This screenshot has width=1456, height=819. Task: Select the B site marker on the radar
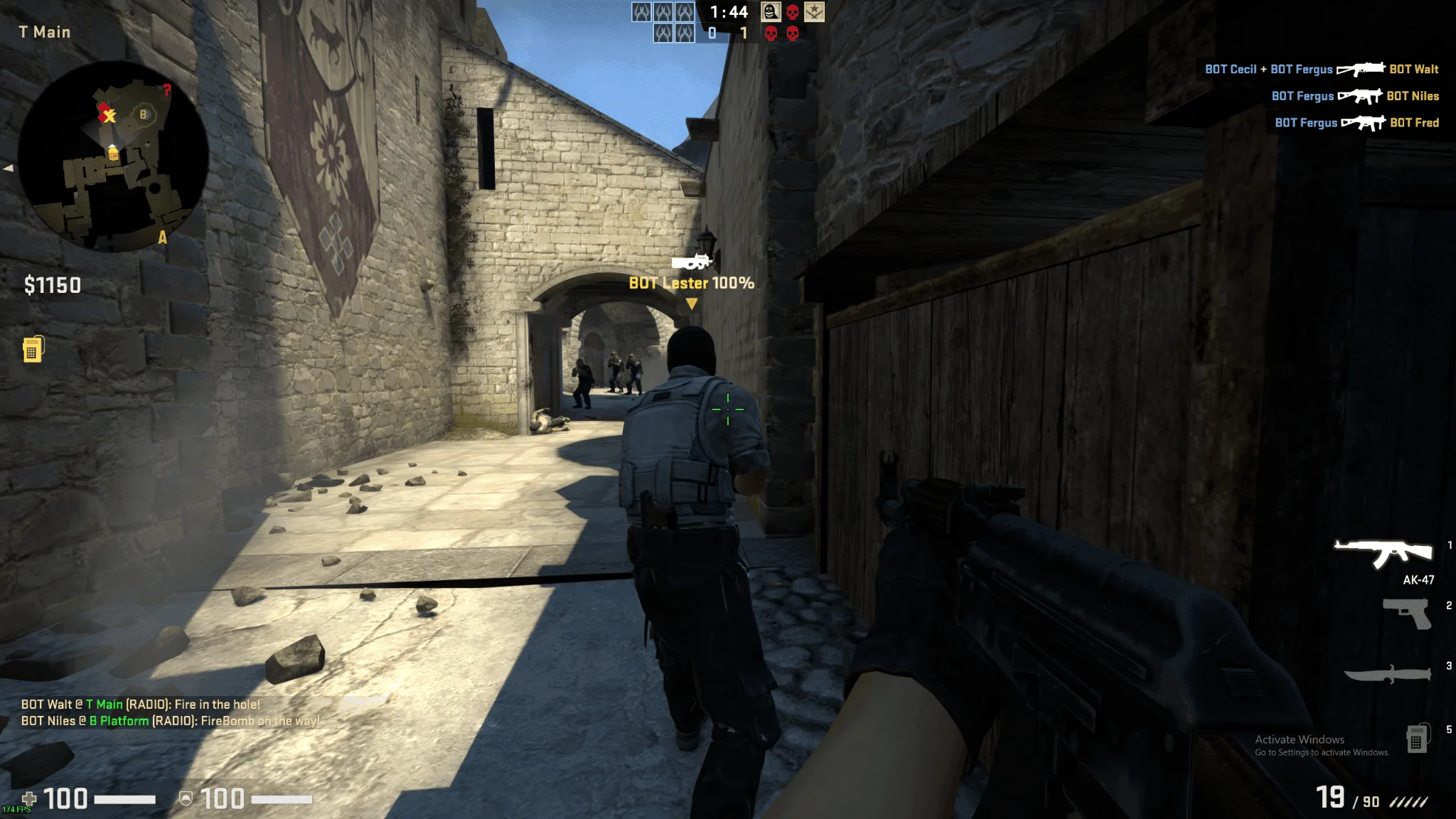143,114
